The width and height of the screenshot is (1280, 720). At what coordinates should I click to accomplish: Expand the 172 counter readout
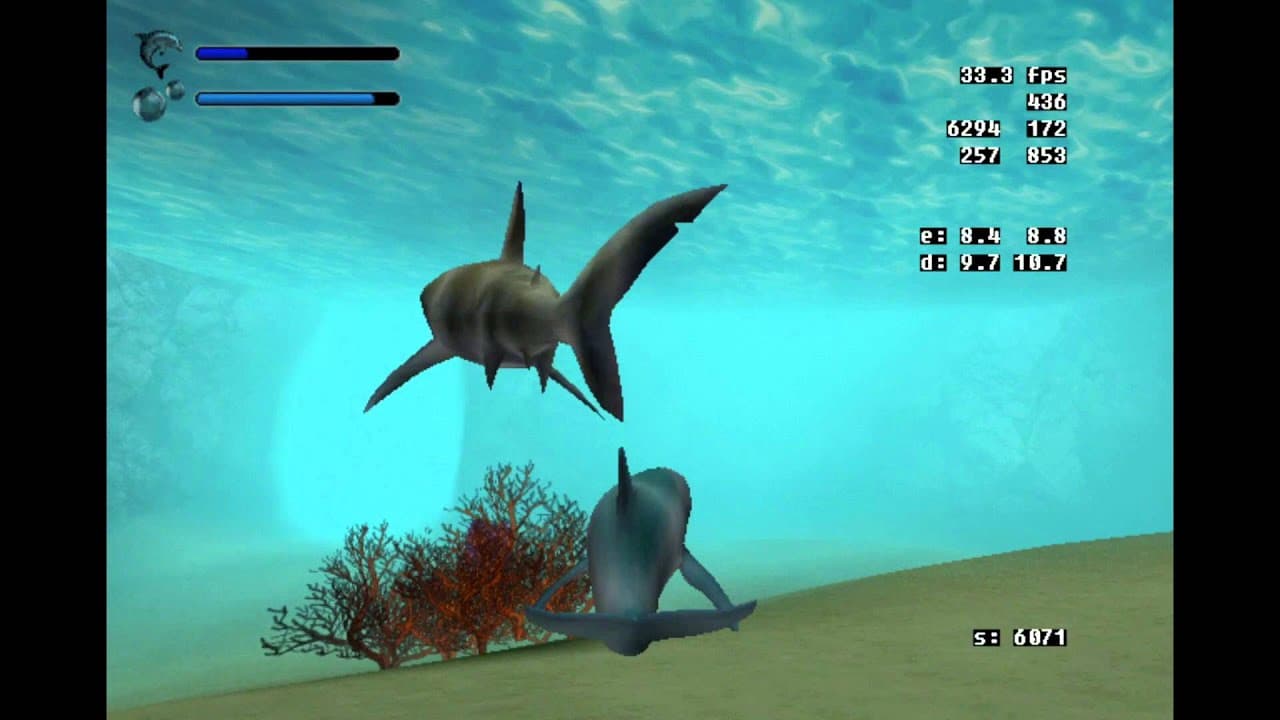click(1046, 128)
